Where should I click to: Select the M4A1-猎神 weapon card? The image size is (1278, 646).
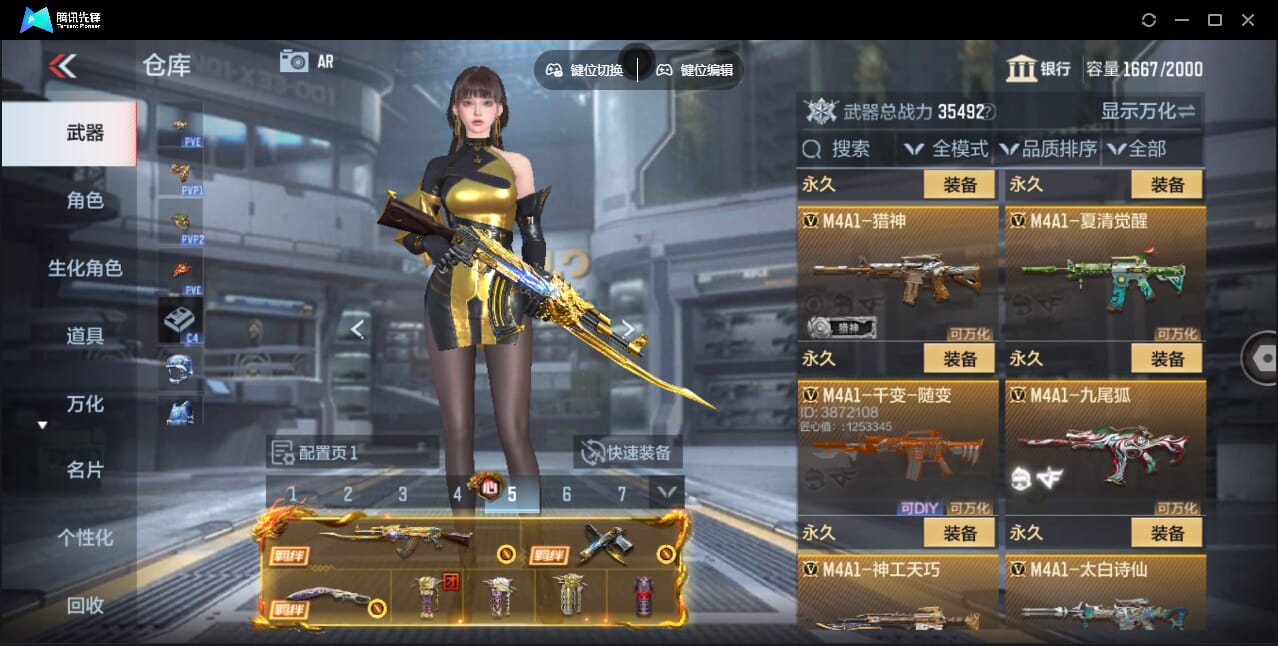(898, 272)
